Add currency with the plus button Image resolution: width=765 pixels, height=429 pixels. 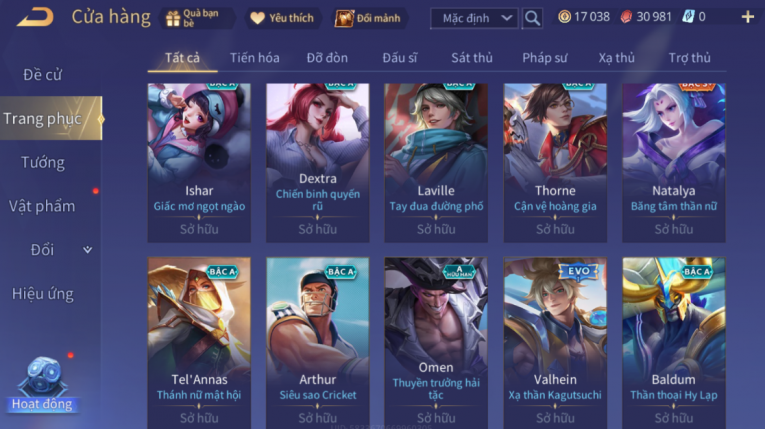click(747, 17)
